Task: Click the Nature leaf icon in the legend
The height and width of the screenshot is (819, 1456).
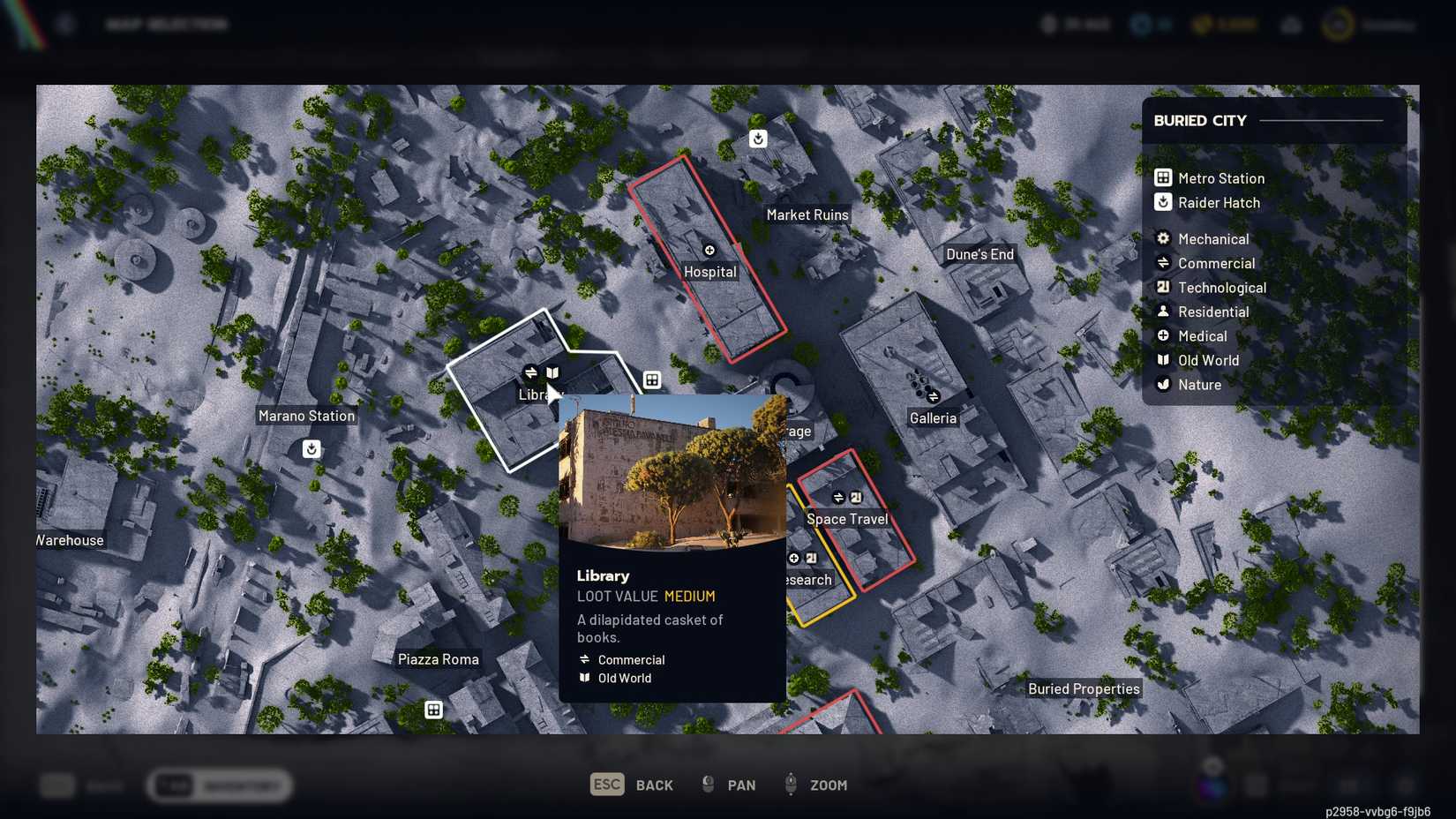Action: click(1163, 384)
